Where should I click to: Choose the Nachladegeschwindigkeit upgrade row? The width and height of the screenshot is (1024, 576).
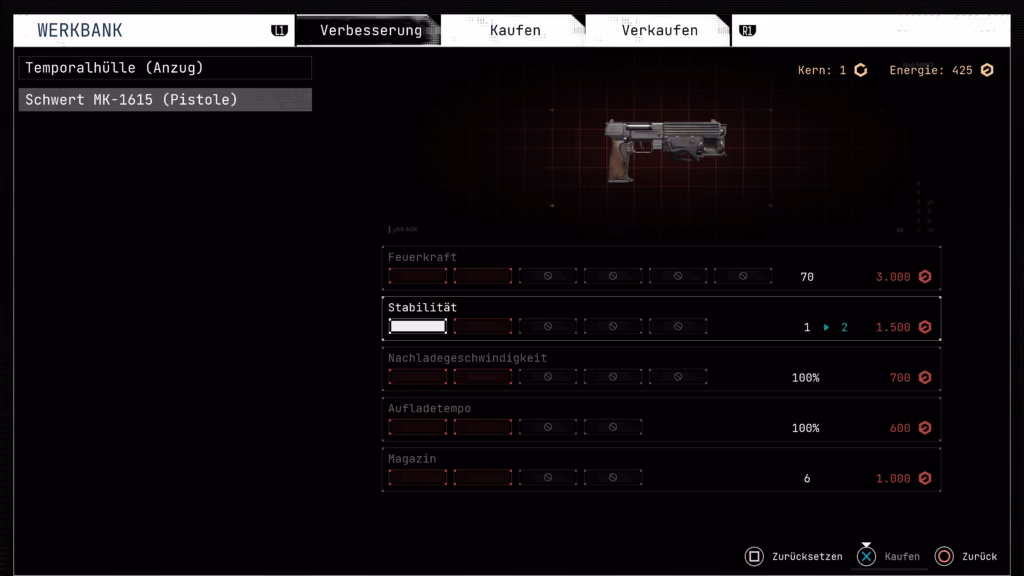[660, 369]
